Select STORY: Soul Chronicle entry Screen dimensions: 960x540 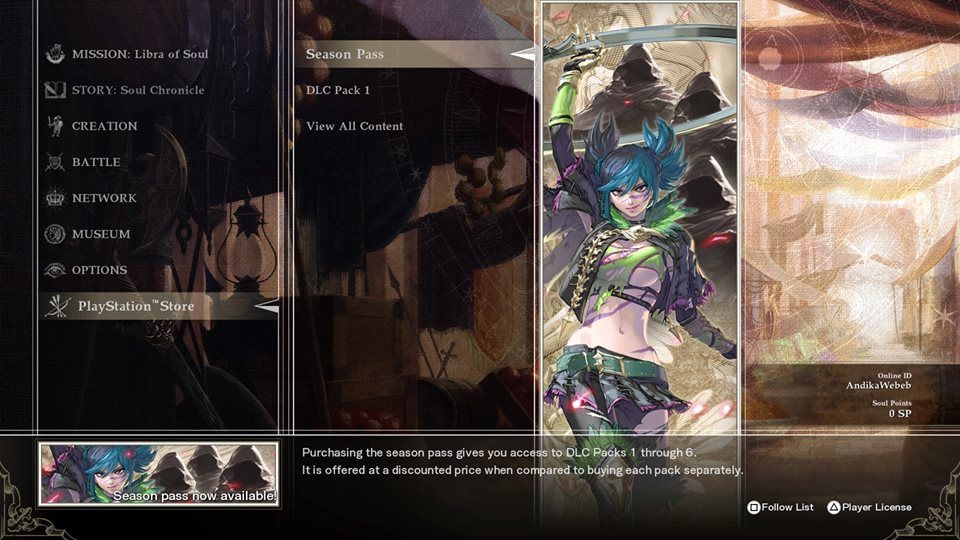pos(137,90)
